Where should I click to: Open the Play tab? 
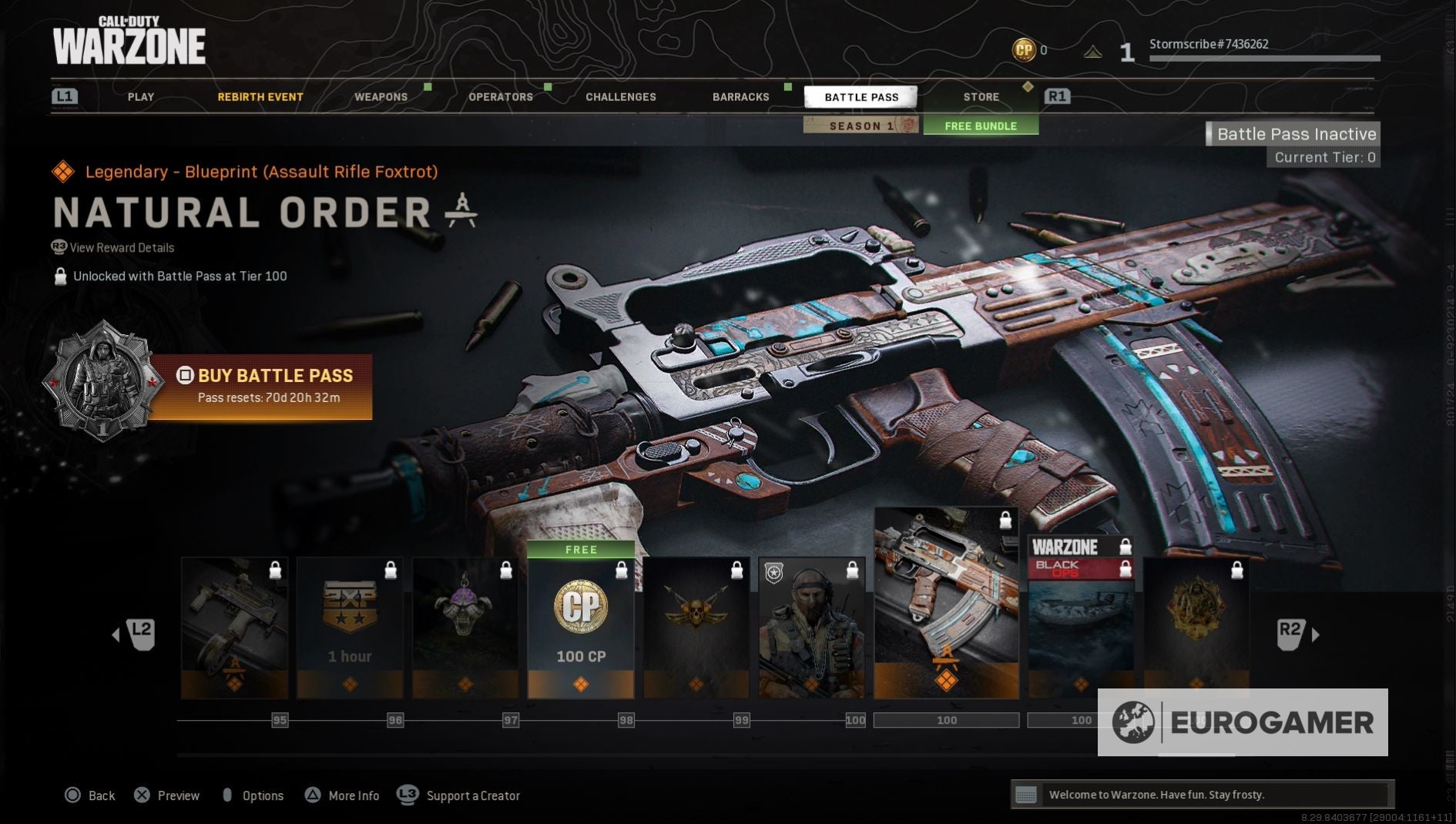(141, 97)
